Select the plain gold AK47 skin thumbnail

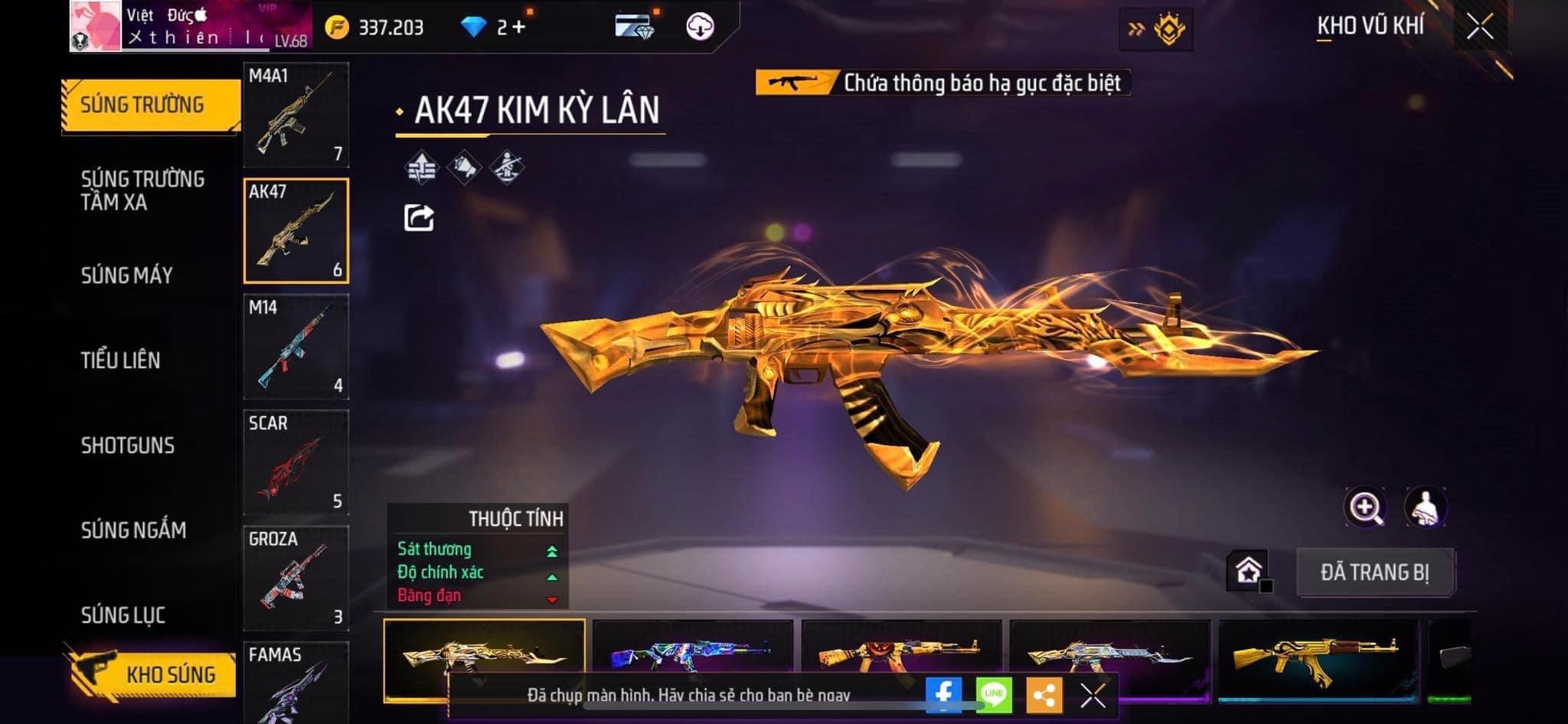(1317, 657)
